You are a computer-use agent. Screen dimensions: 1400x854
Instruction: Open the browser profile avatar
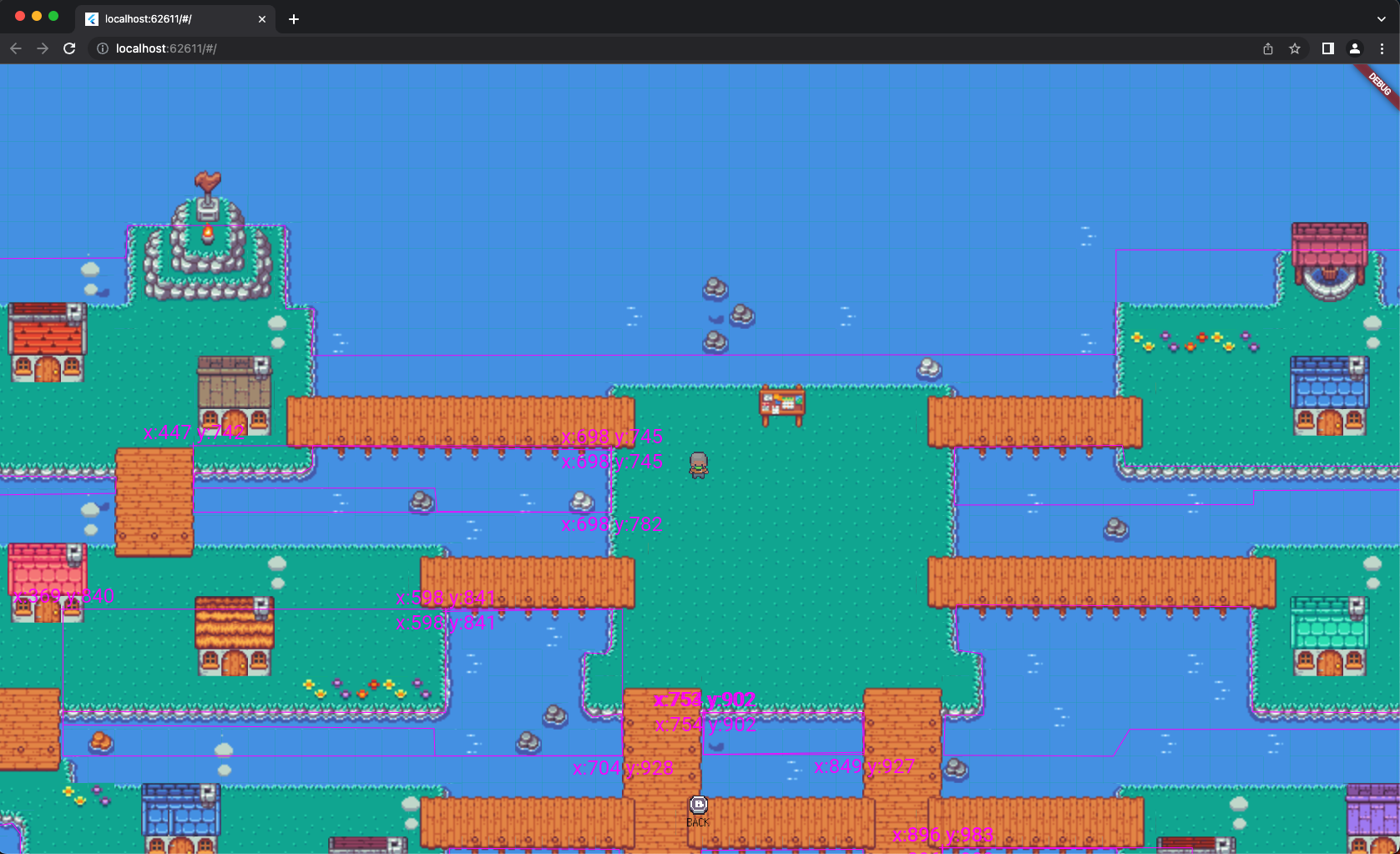click(x=1355, y=48)
